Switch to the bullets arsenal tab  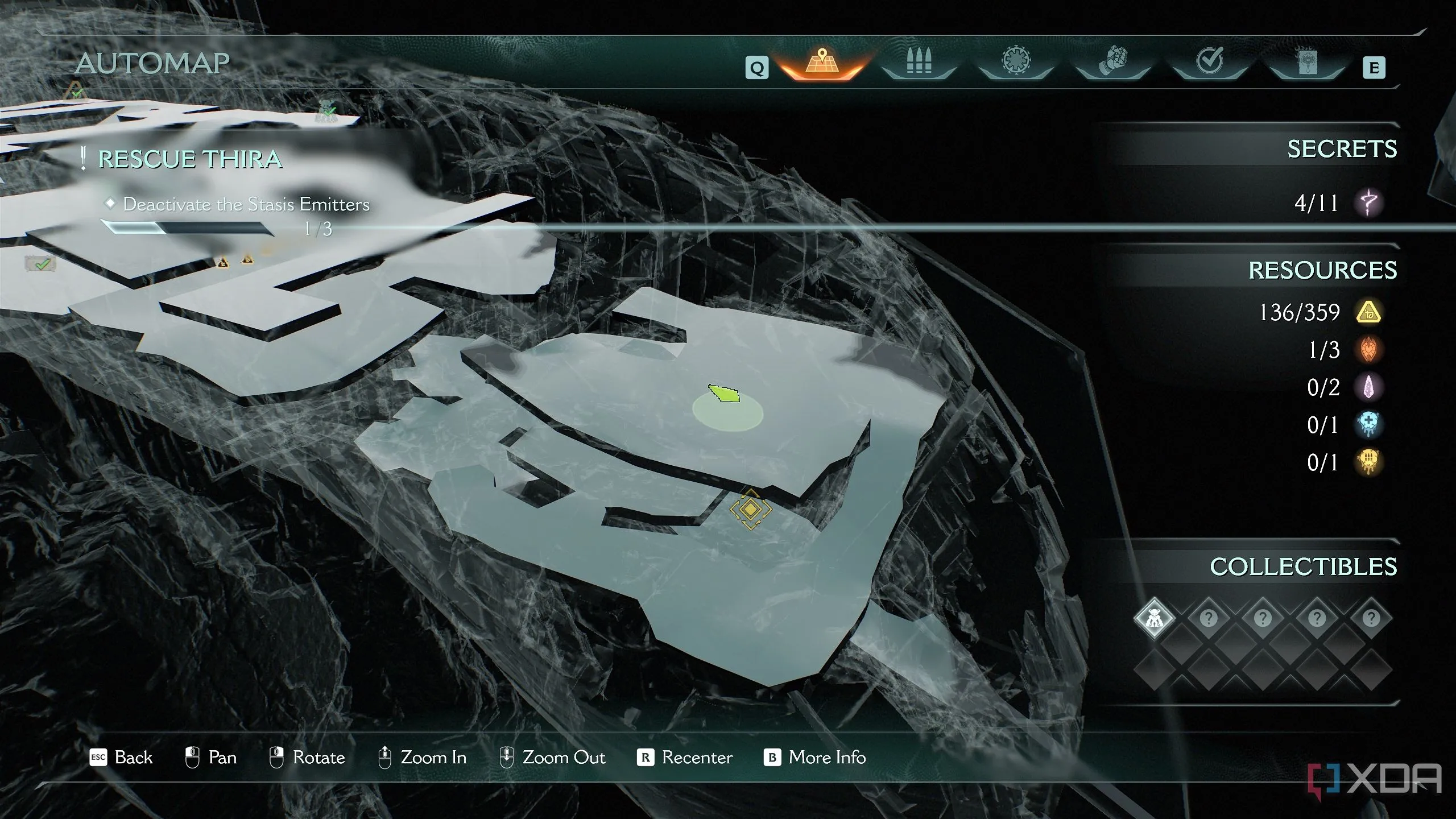tap(919, 63)
